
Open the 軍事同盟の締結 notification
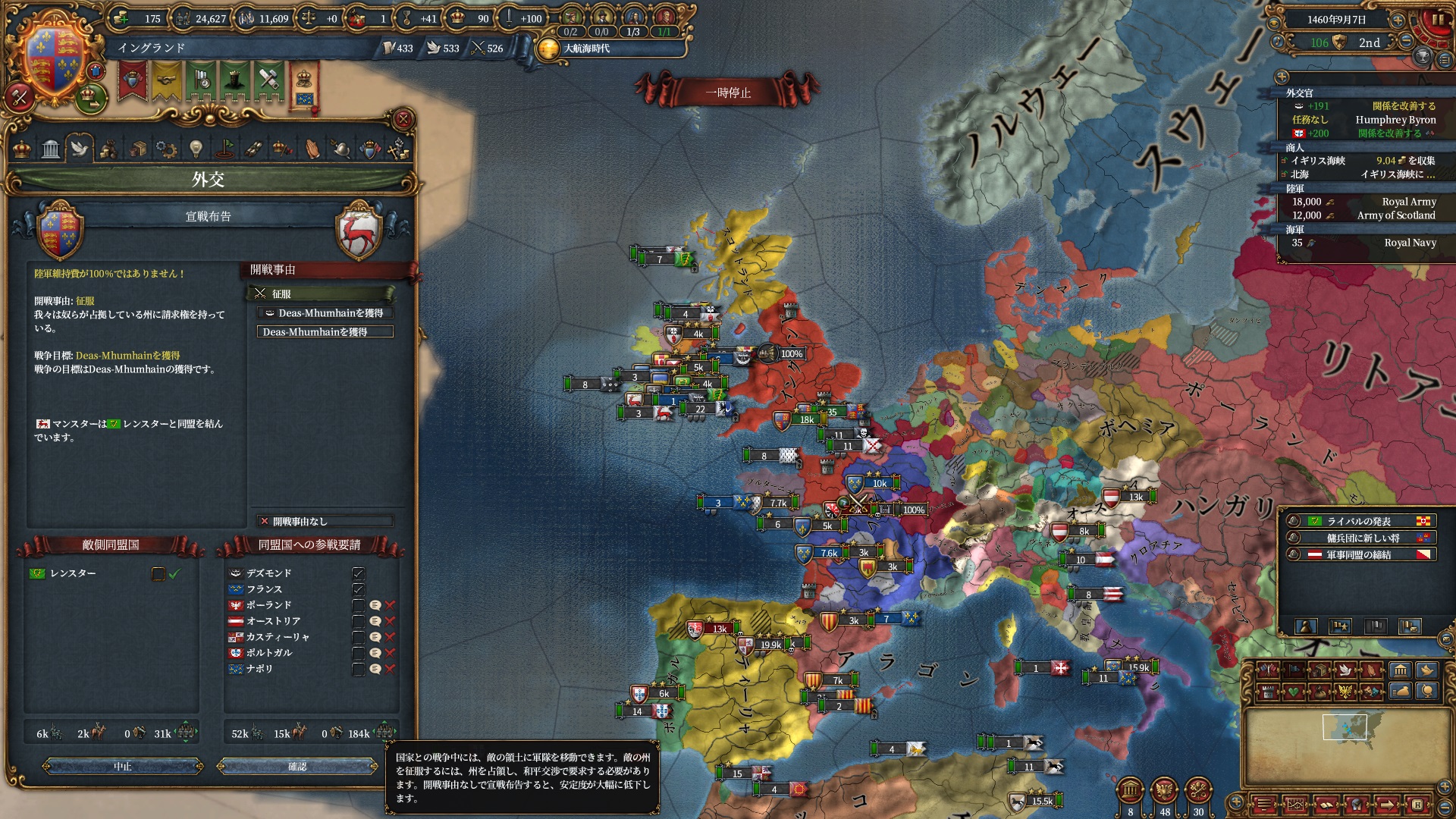point(1359,554)
